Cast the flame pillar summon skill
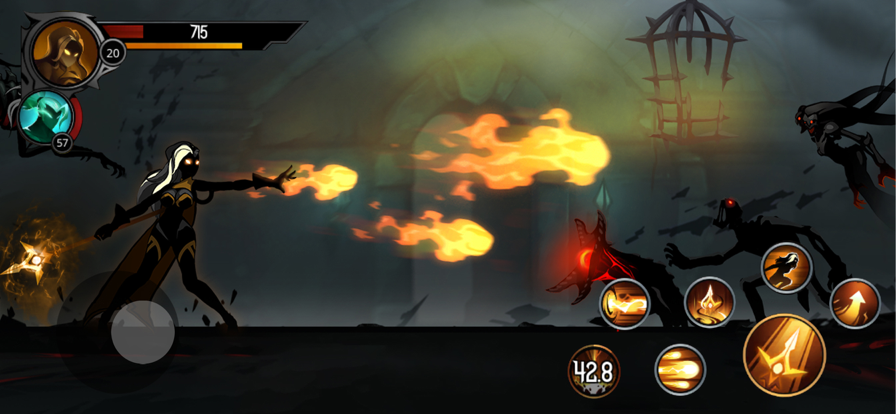896x414 pixels. pos(709,301)
